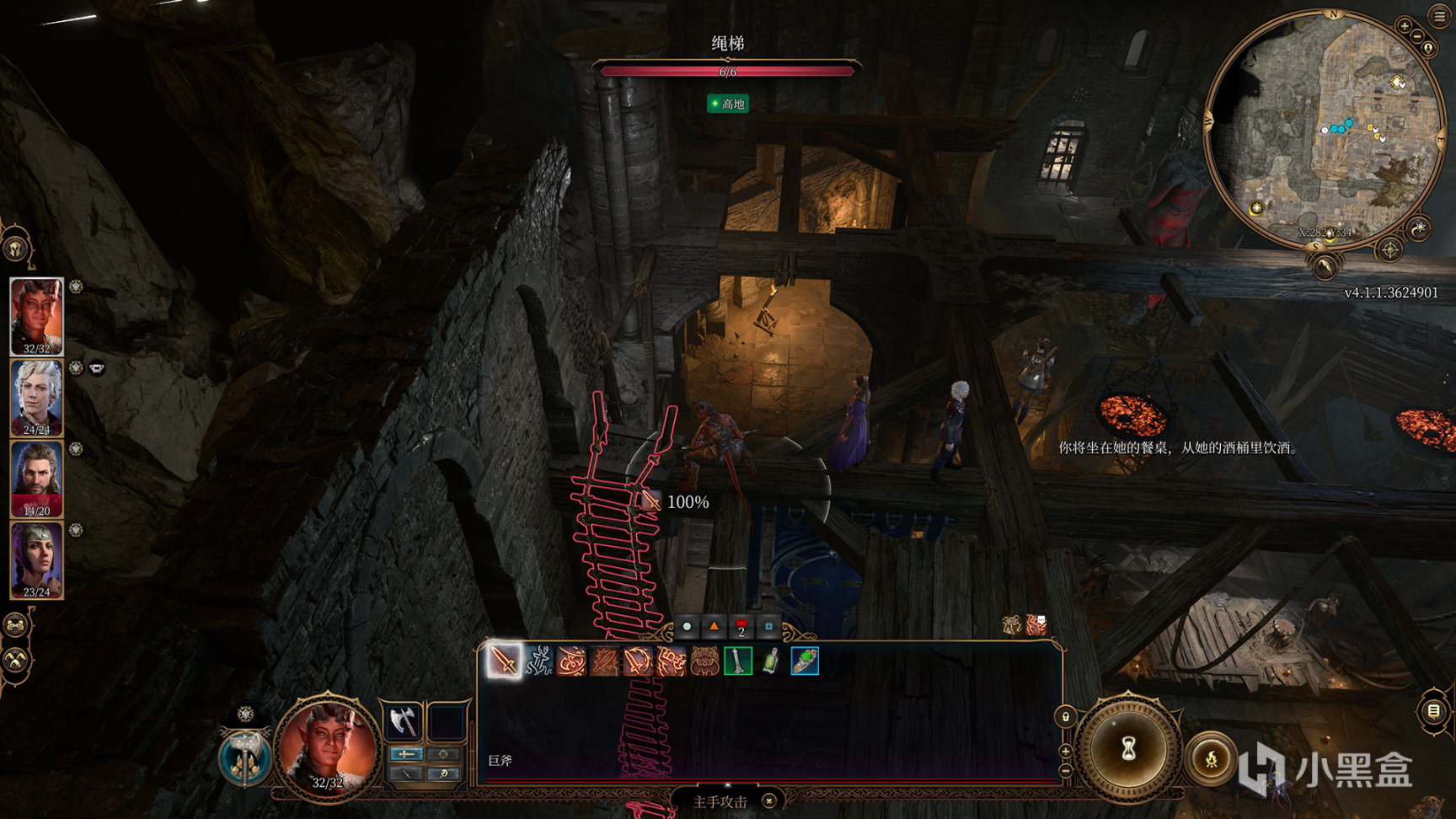Use the green potion bottle in hotbar
Viewport: 1456px width, 819px height.
(771, 661)
